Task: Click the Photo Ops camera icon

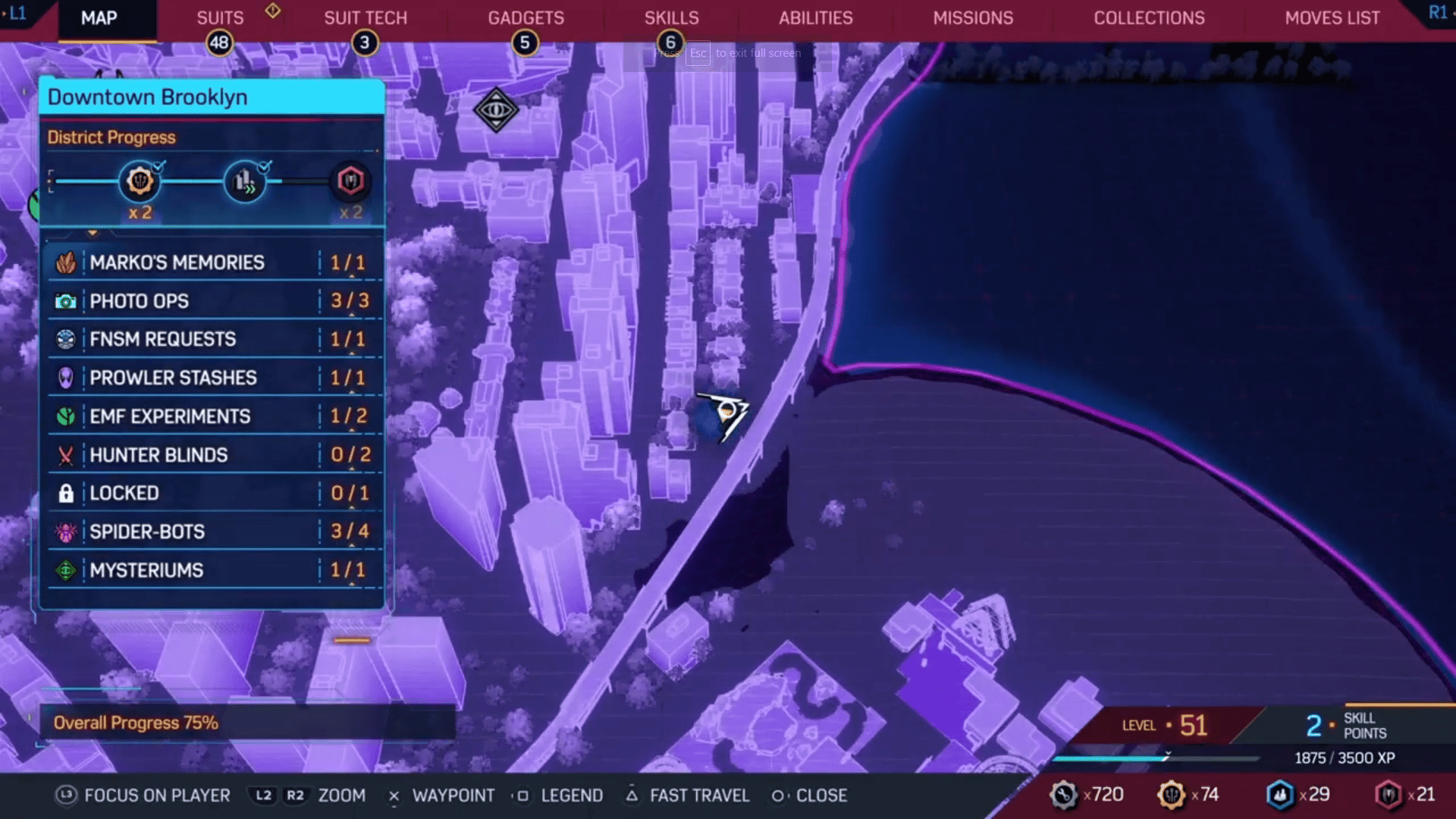Action: tap(67, 301)
